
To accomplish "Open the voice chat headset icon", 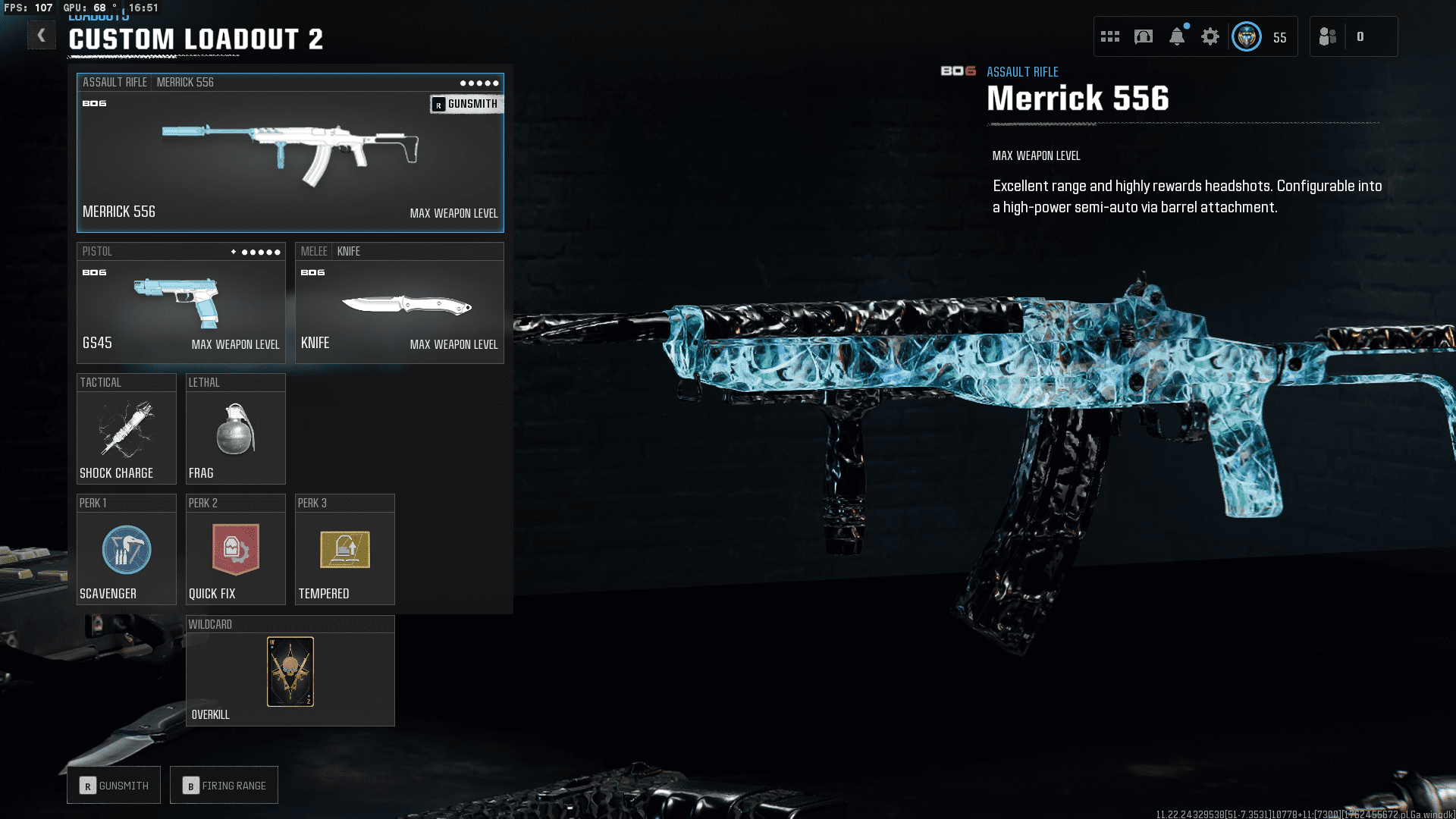I will [x=1142, y=36].
